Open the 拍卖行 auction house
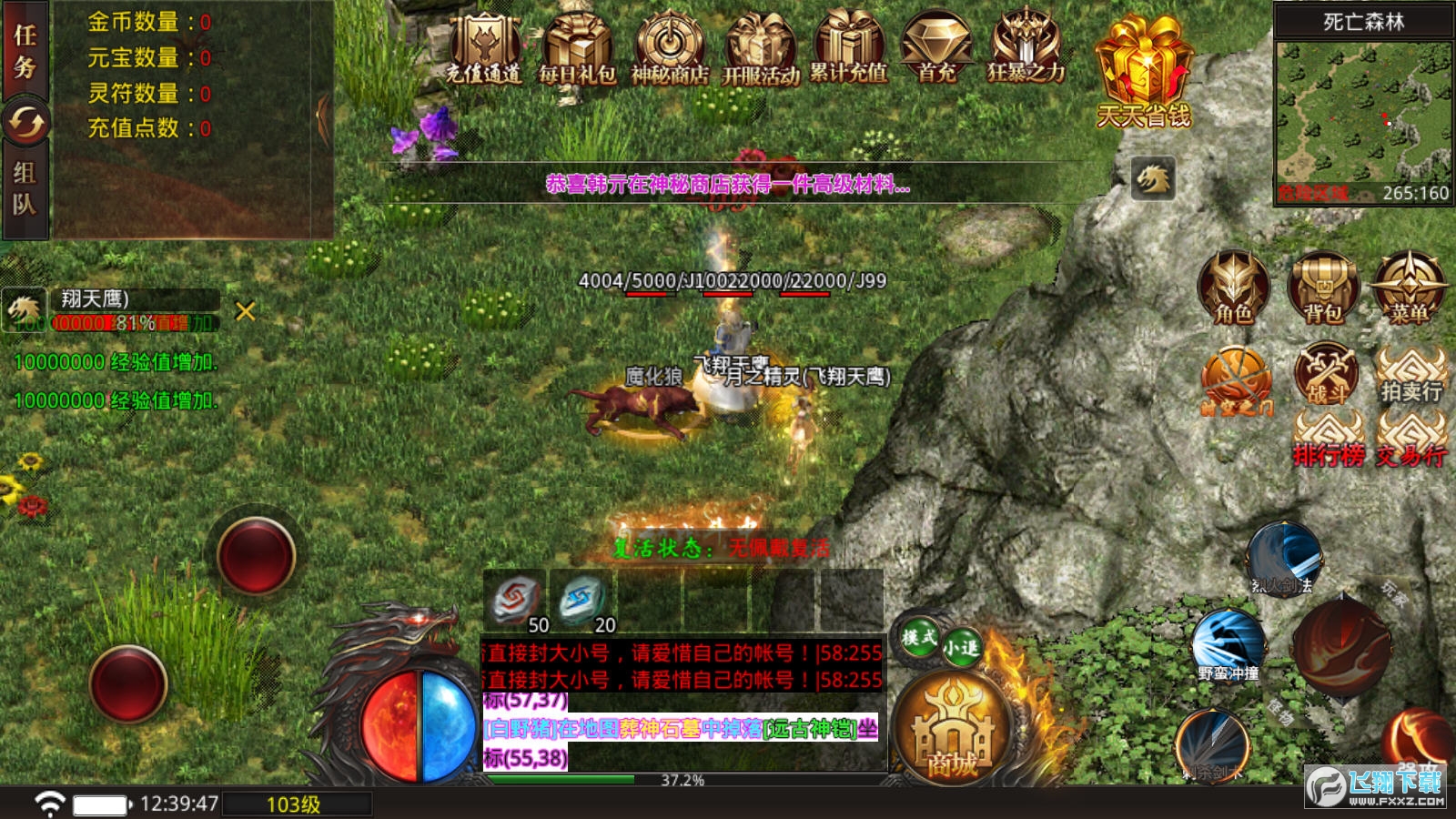Viewport: 1456px width, 819px height. coord(1410,375)
